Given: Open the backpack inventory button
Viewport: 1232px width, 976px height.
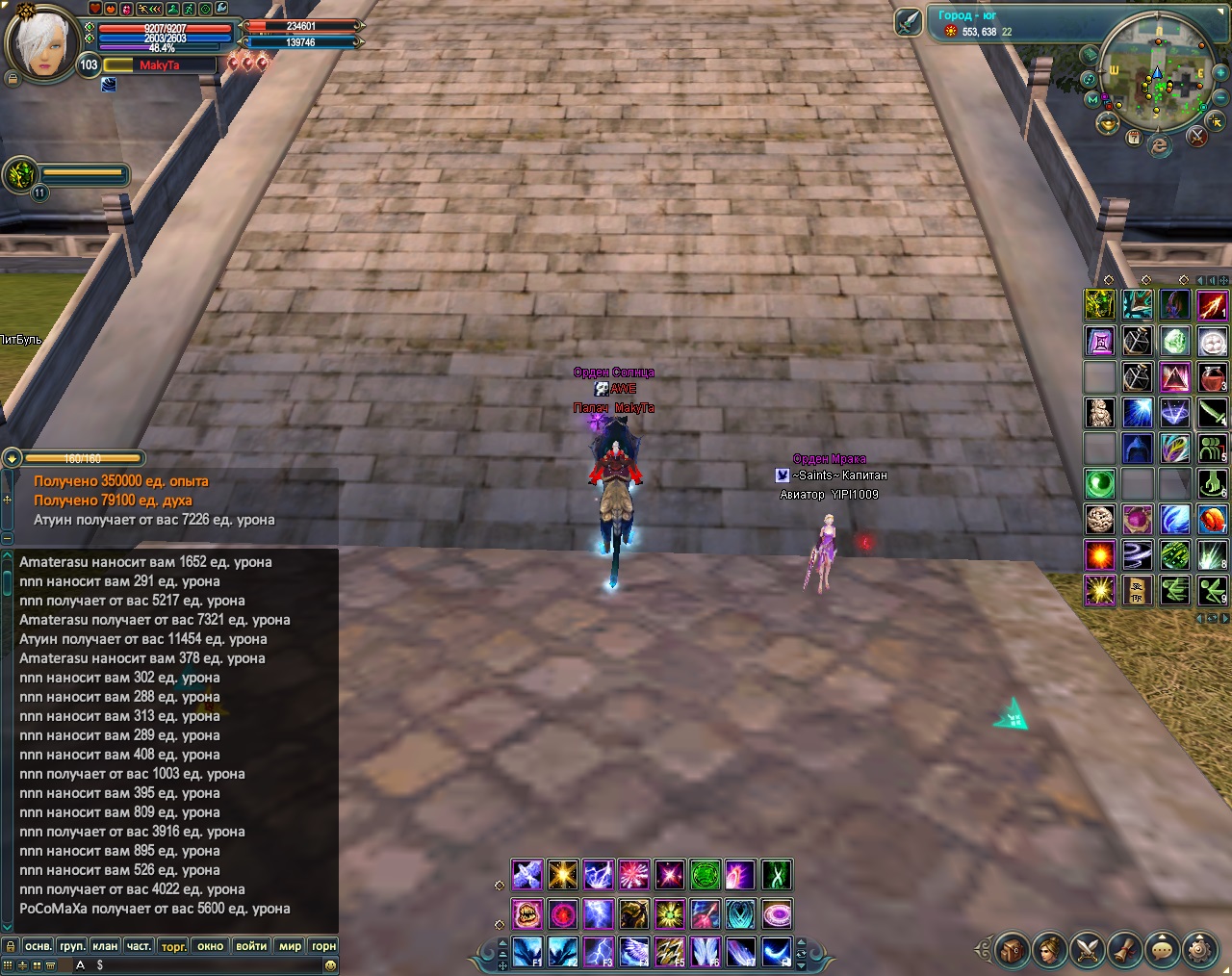Looking at the screenshot, I should pyautogui.click(x=1013, y=949).
